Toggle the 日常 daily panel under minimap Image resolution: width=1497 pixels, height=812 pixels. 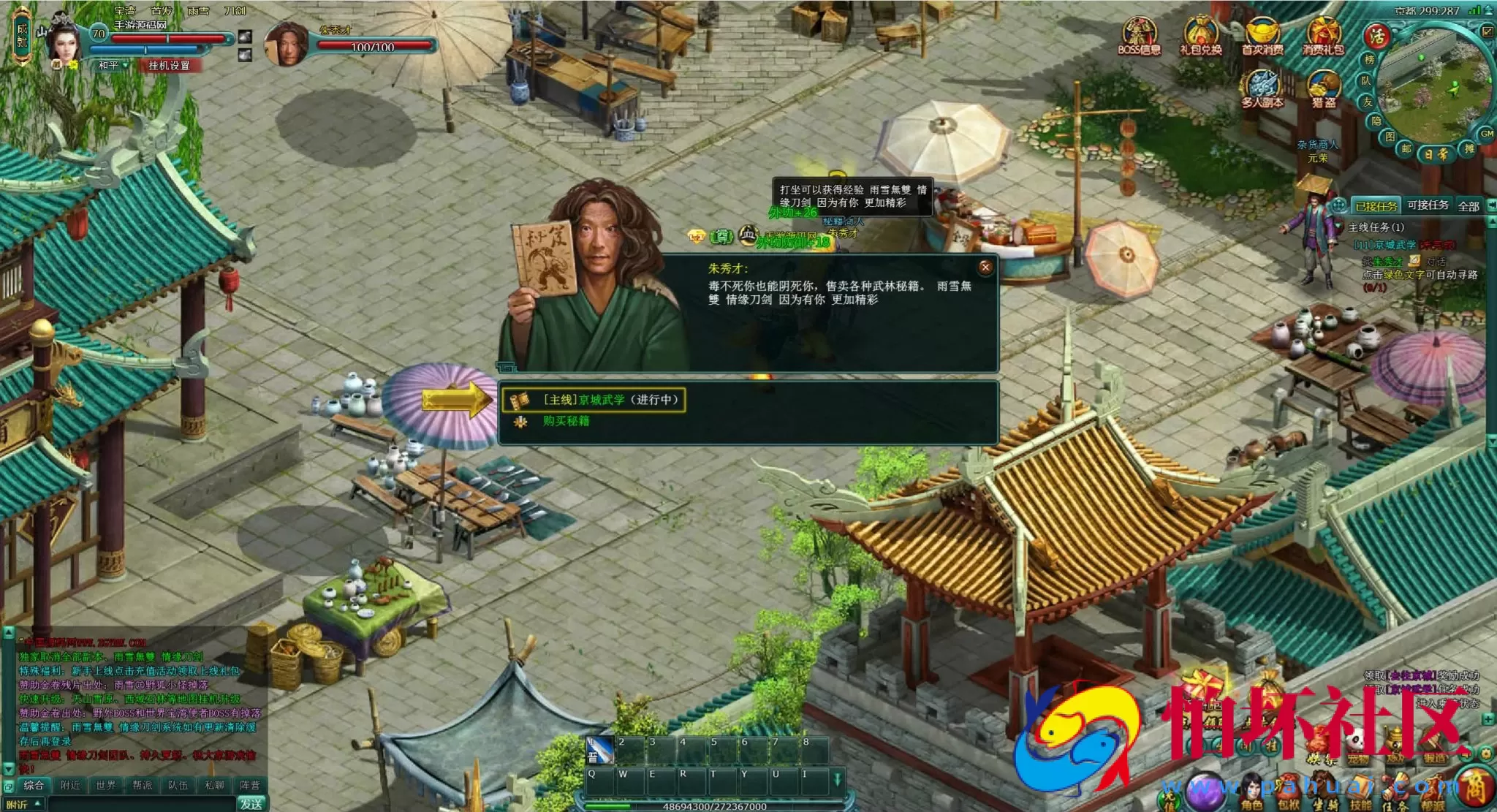[1436, 155]
